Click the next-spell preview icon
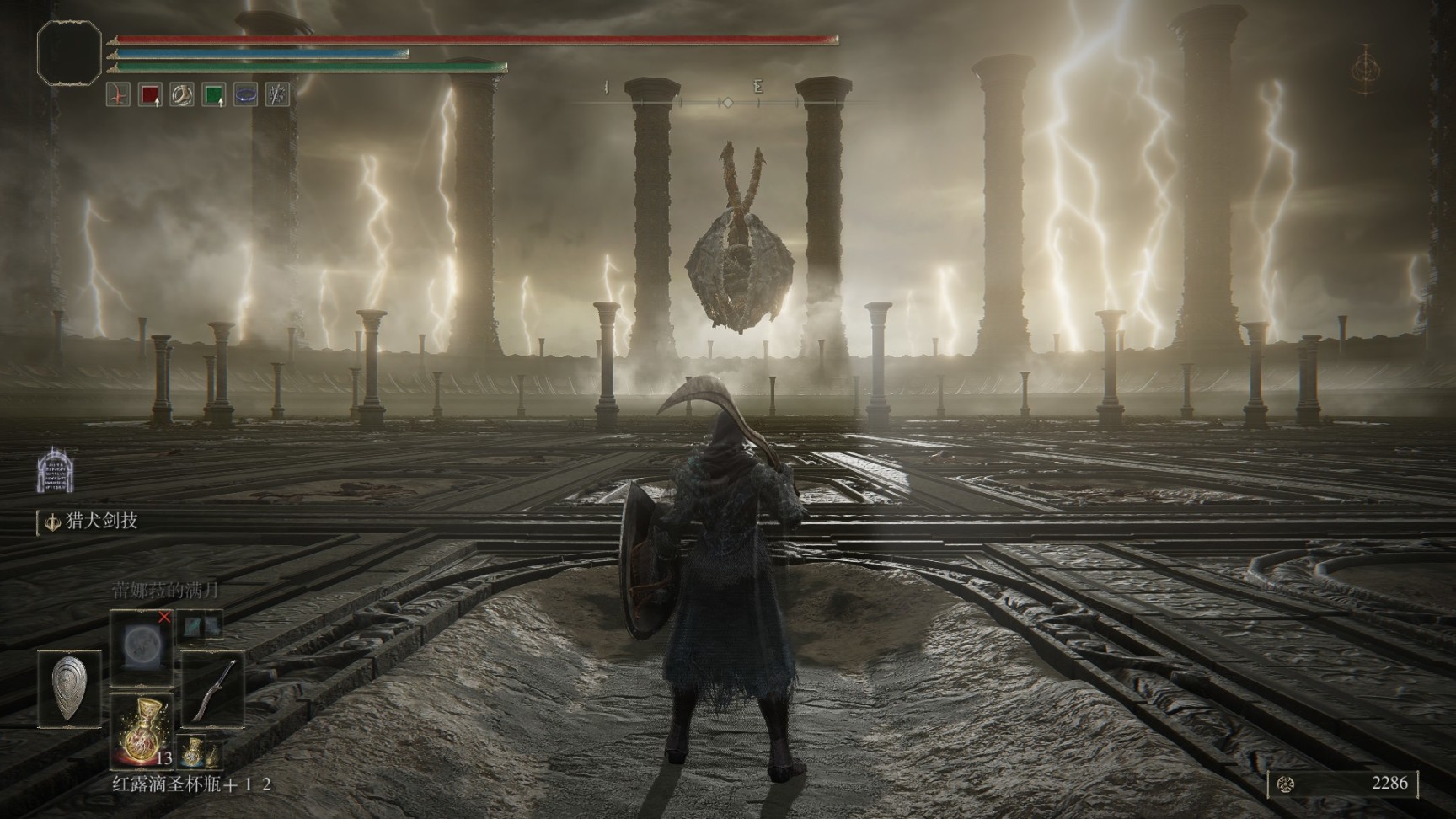 point(199,624)
